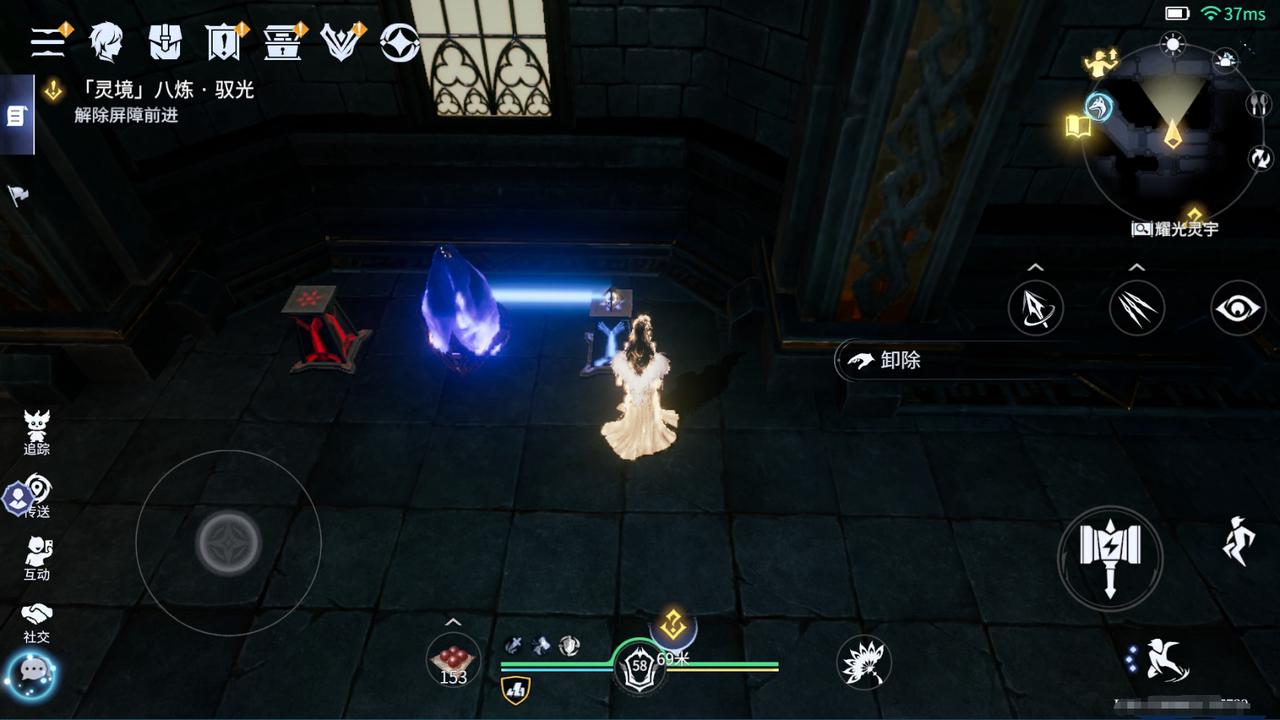The height and width of the screenshot is (720, 1280).
Task: Open the hamburger main menu
Action: coord(48,41)
